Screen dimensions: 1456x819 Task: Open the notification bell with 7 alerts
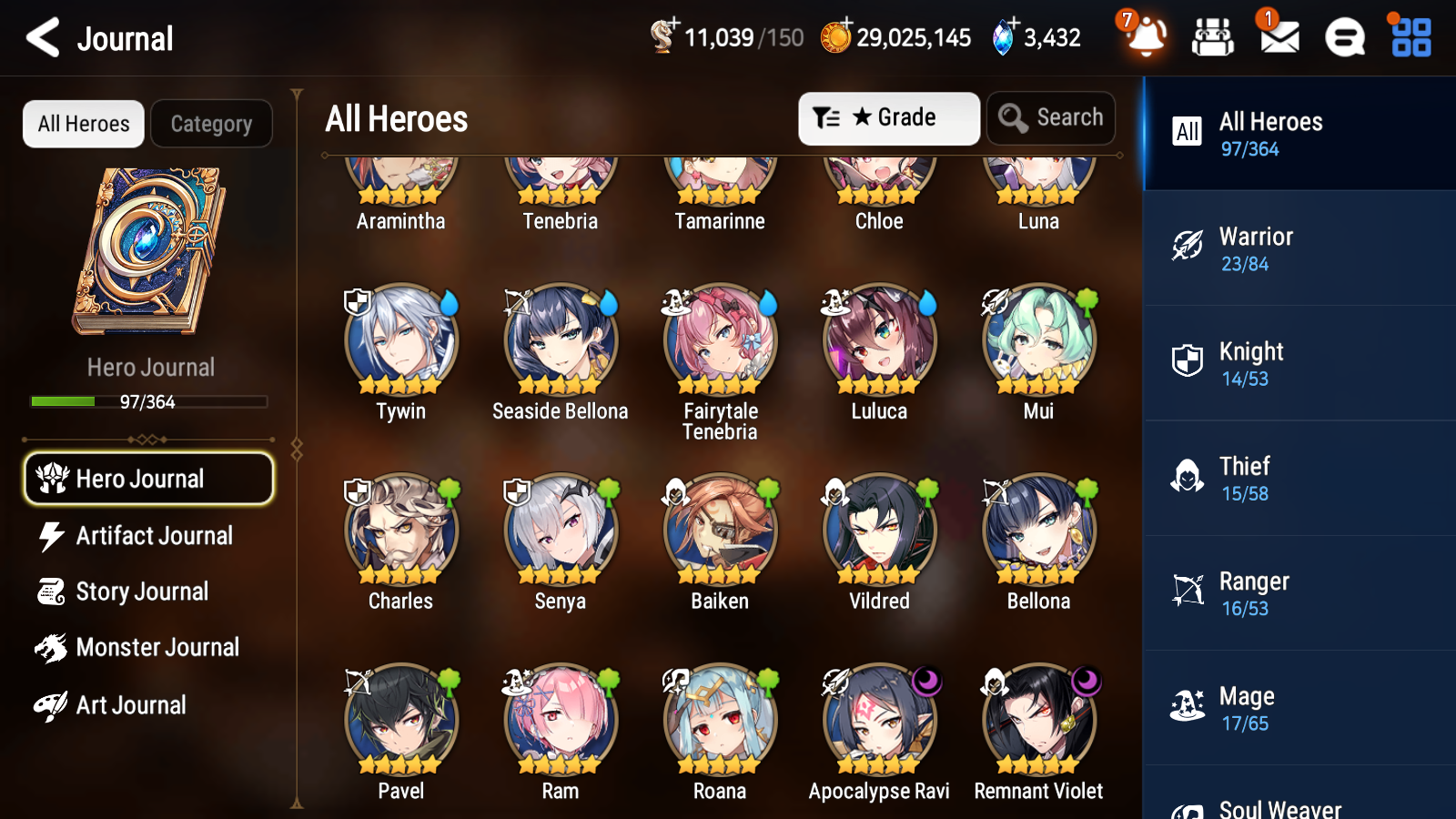1146,37
